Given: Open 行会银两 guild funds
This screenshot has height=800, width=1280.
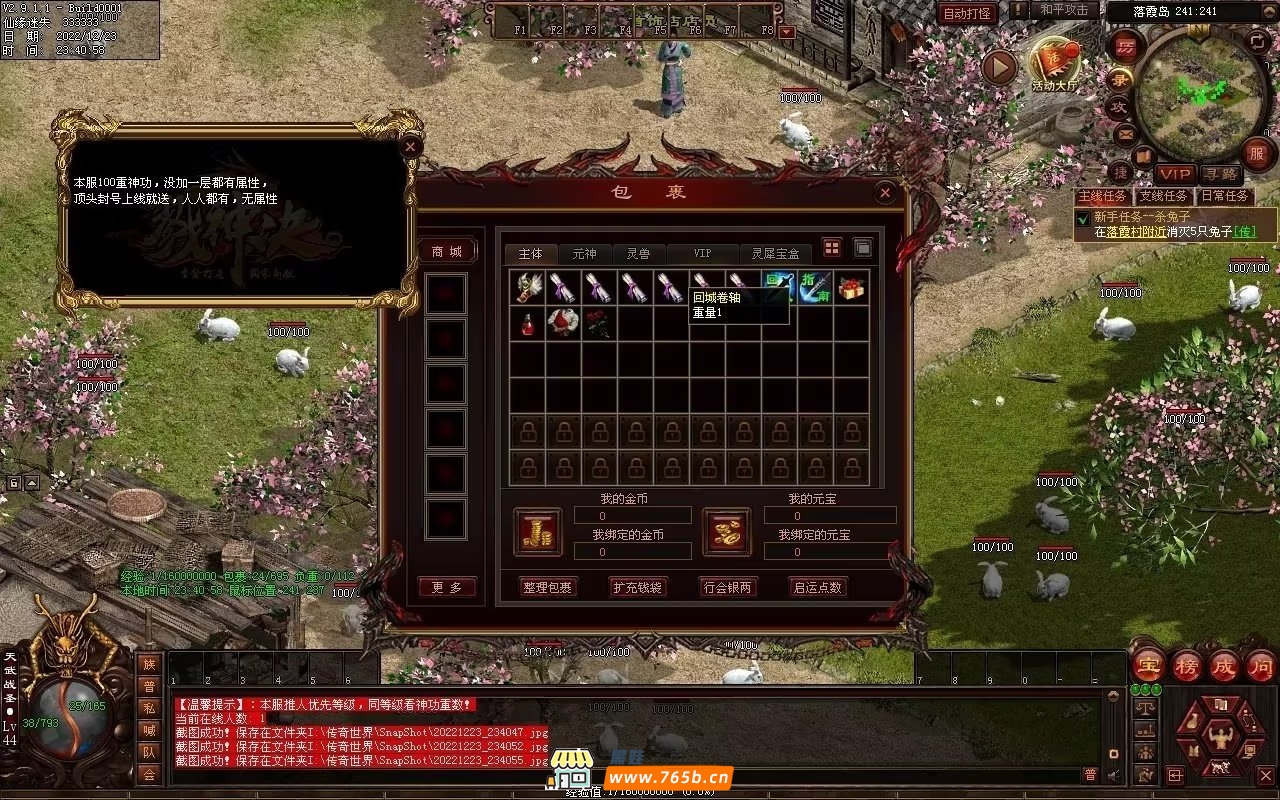Looking at the screenshot, I should tap(727, 587).
